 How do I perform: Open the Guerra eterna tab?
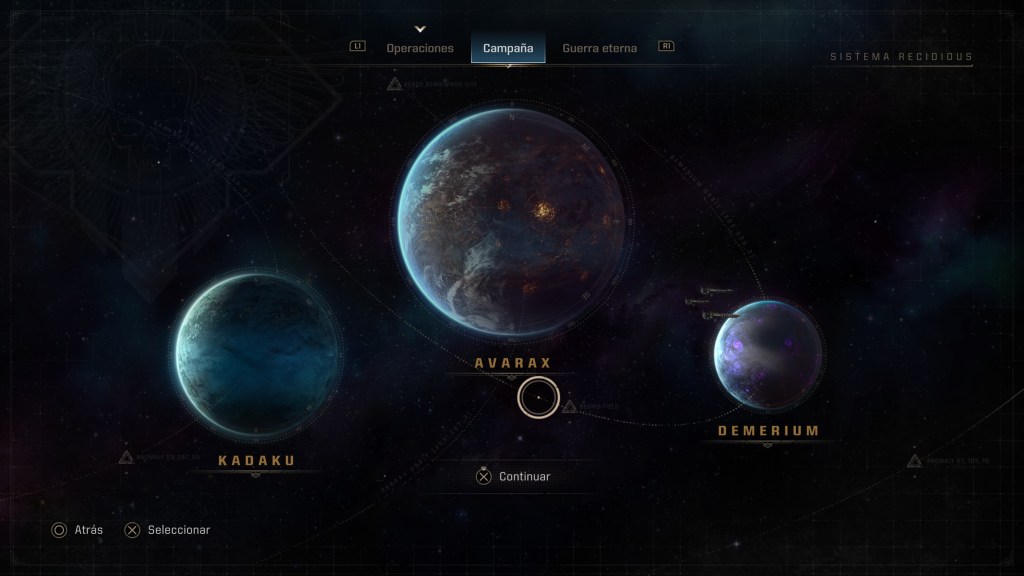pyautogui.click(x=599, y=48)
